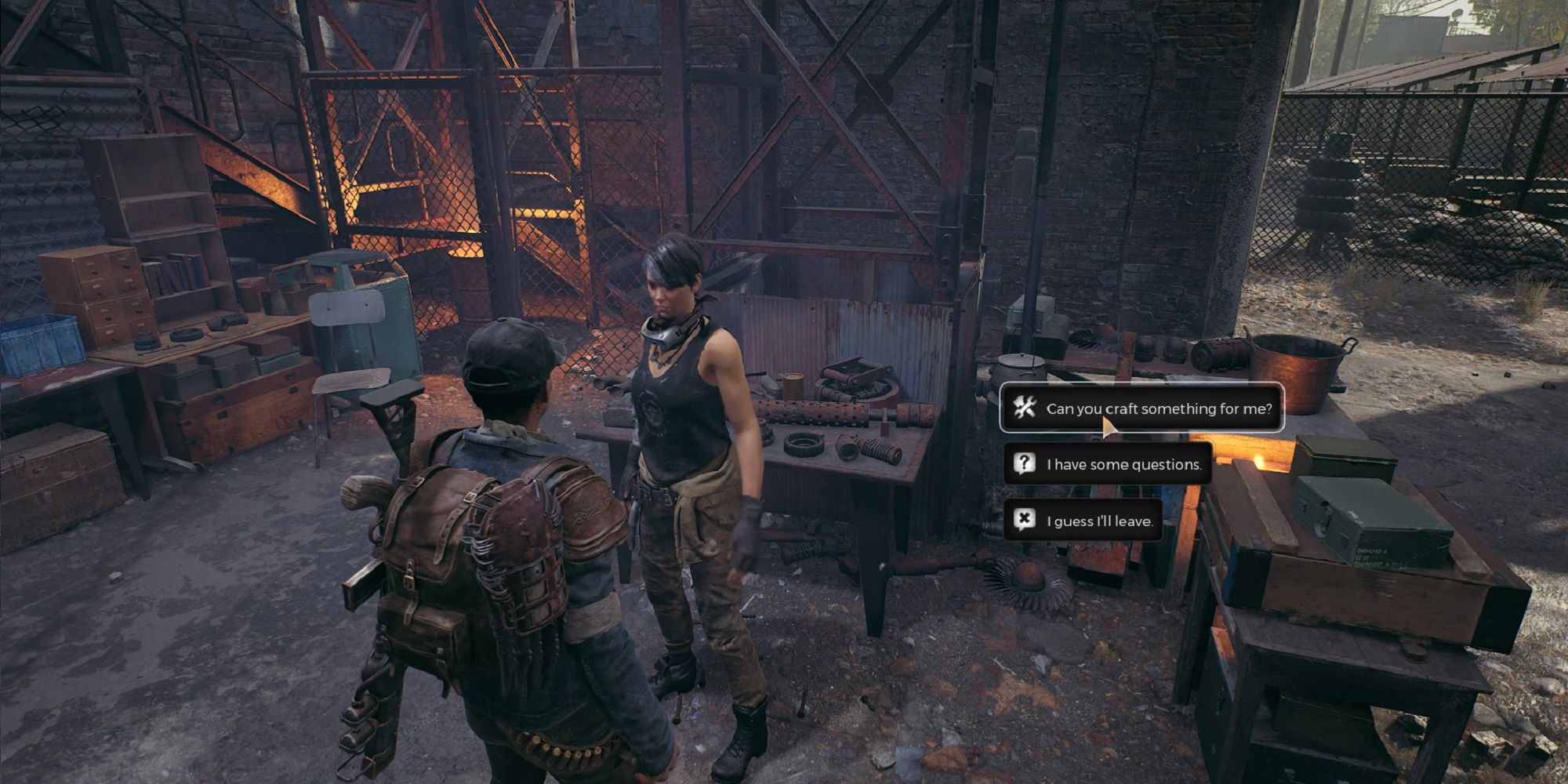Select the "I have some questions." reply
Image resolution: width=1568 pixels, height=784 pixels.
(x=1108, y=464)
